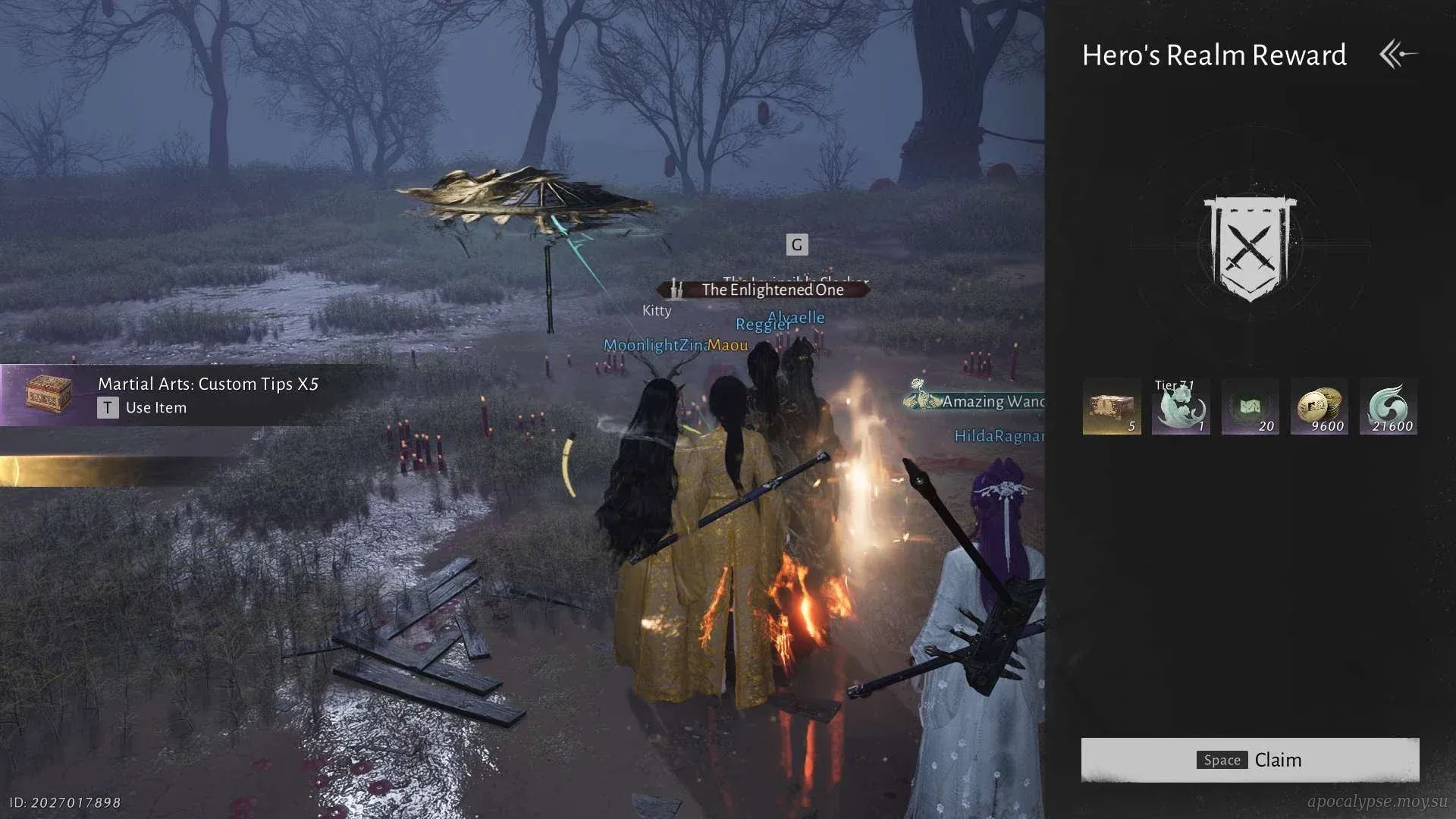Select the green map reward with 20
The width and height of the screenshot is (1456, 819).
tap(1250, 407)
